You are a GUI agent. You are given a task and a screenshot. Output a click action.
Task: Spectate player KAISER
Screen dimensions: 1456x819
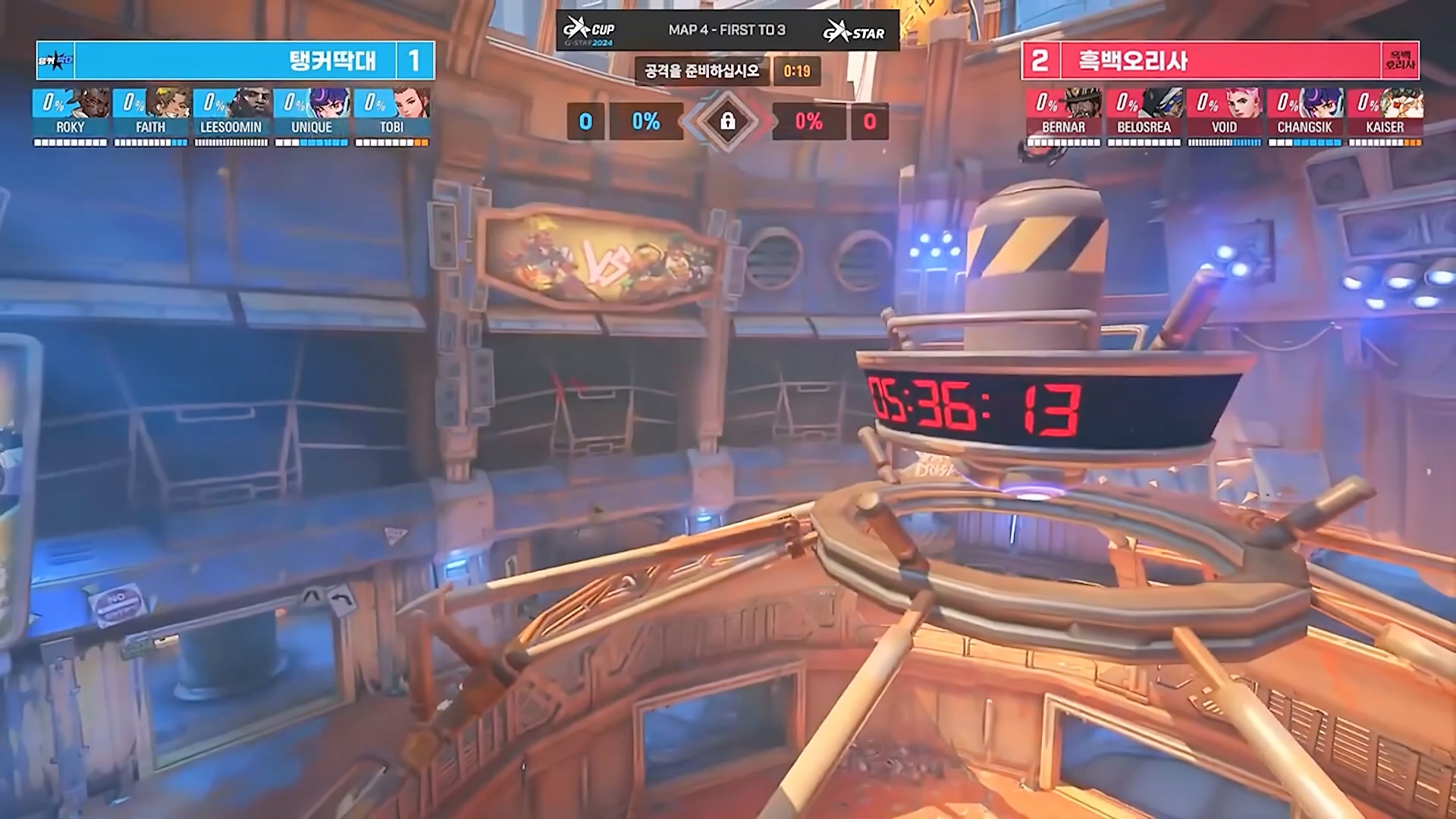tap(1385, 116)
